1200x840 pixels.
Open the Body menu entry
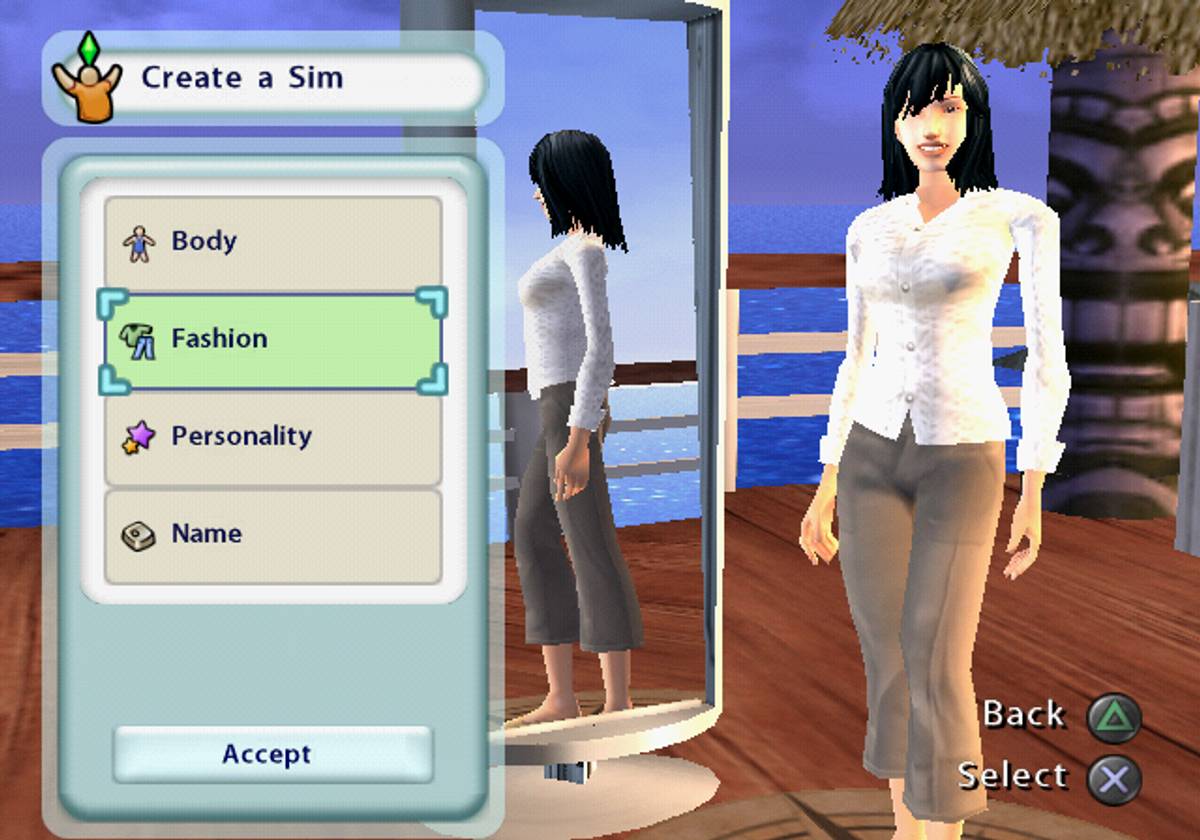click(x=272, y=241)
